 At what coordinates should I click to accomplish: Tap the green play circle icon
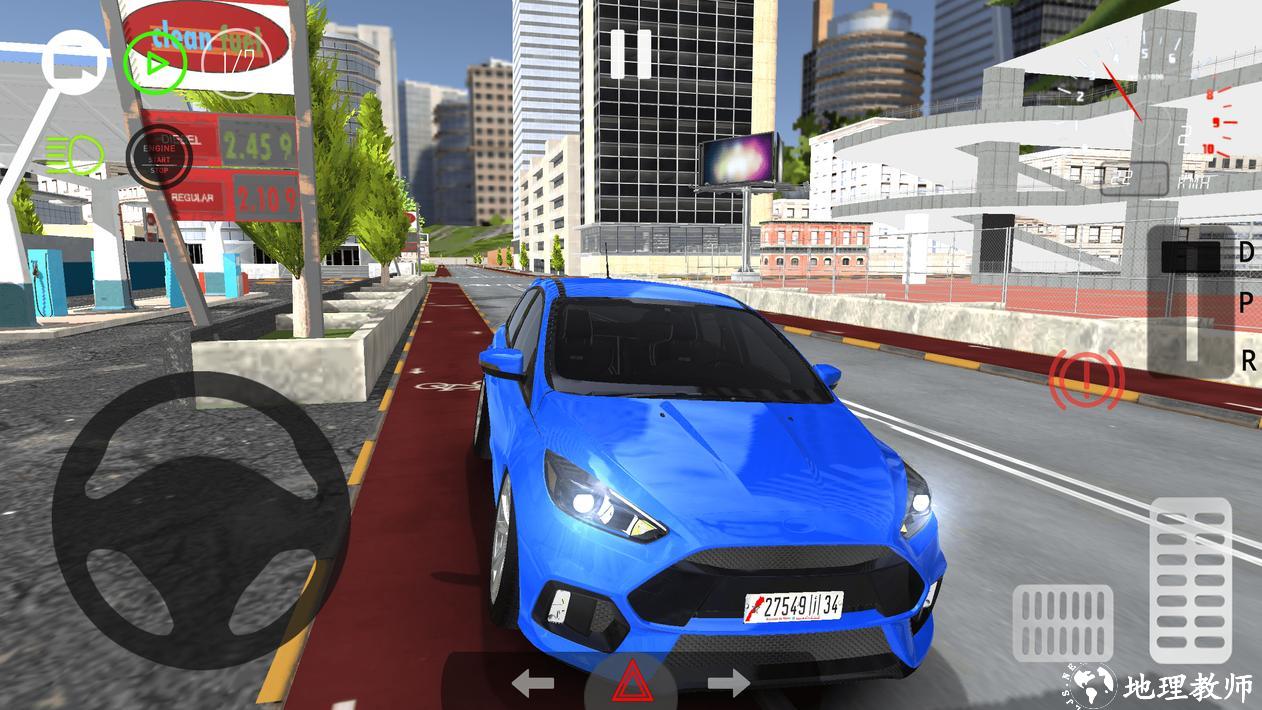[x=155, y=62]
